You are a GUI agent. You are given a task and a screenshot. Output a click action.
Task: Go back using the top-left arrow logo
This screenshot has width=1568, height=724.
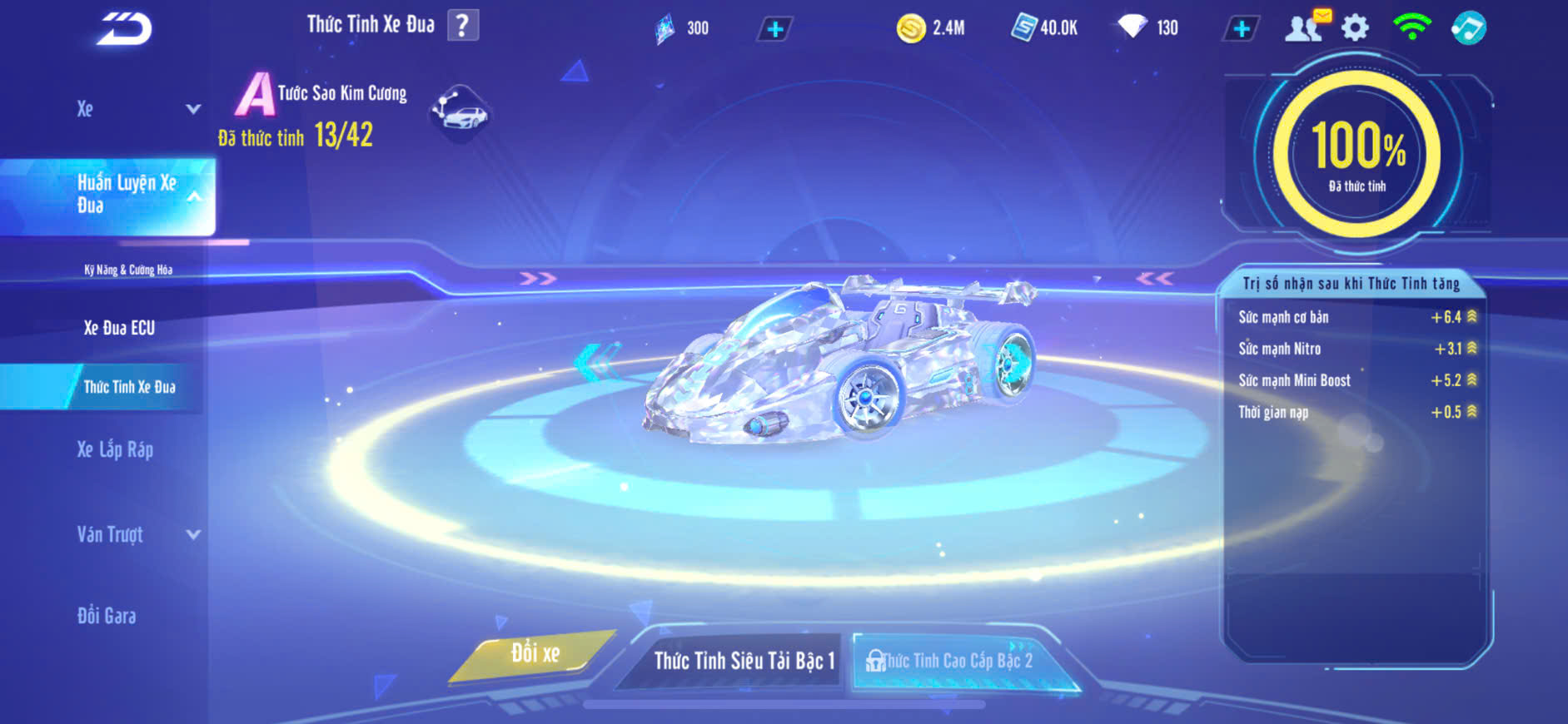tap(124, 29)
